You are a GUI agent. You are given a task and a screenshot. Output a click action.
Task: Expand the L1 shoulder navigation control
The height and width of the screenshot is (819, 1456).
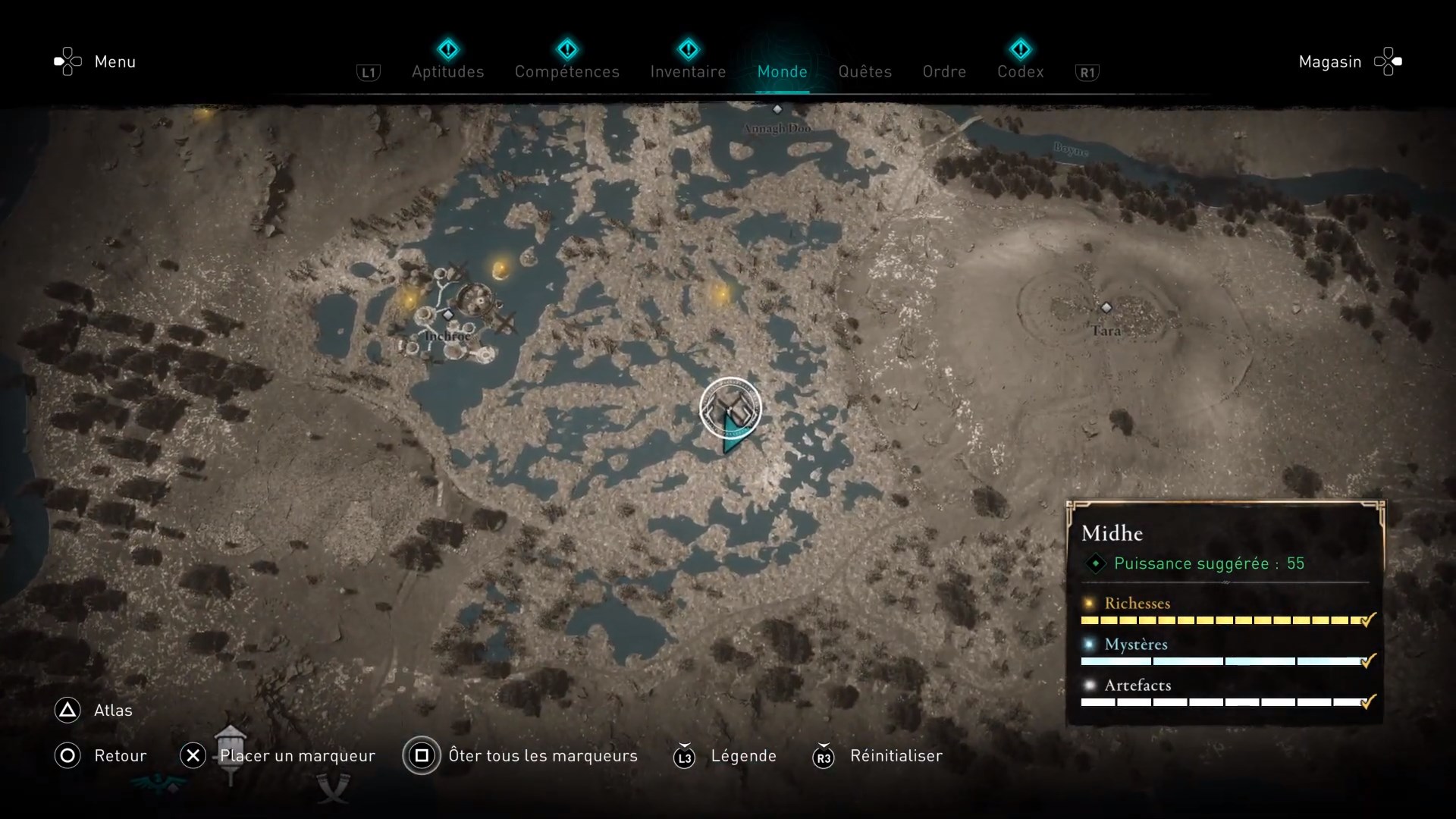click(369, 72)
